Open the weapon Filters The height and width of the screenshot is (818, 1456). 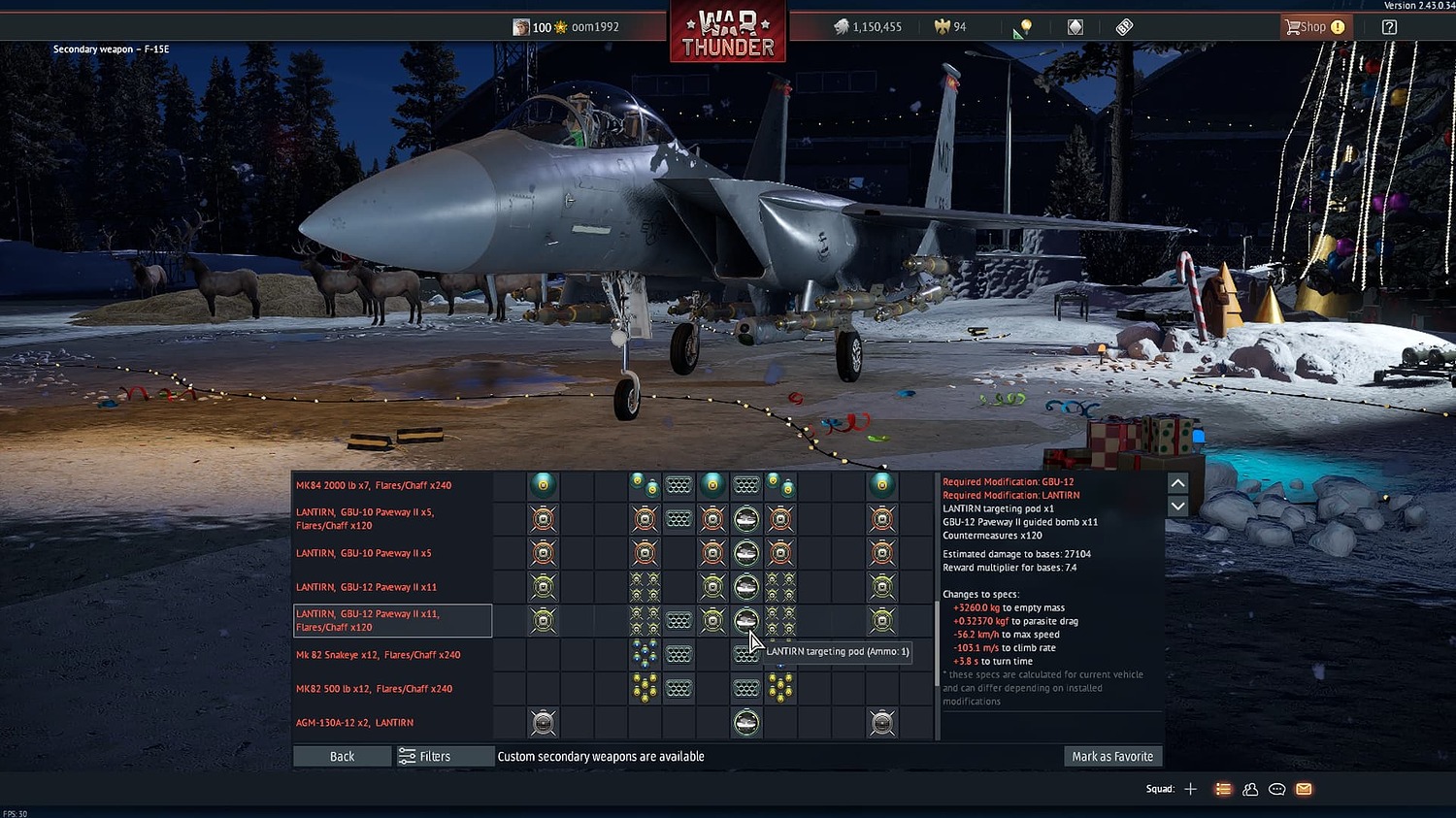tap(425, 757)
